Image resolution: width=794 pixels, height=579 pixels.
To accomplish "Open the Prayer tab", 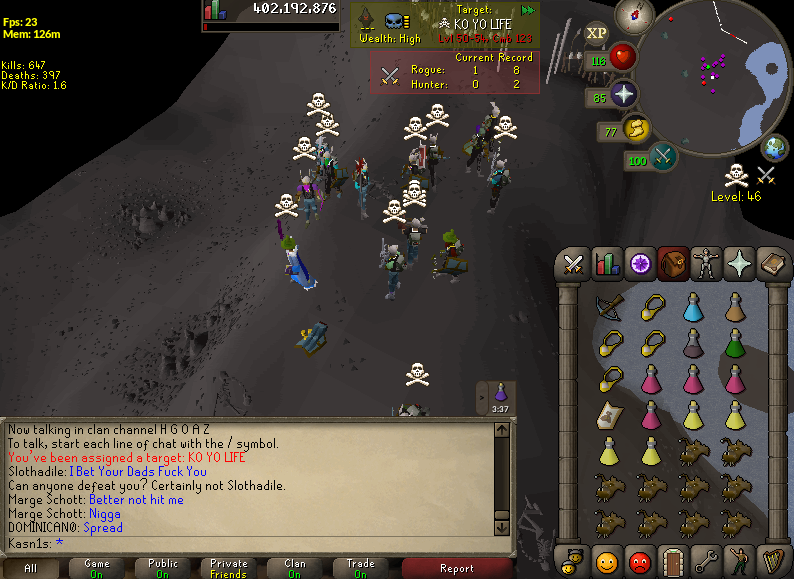I will tap(738, 264).
